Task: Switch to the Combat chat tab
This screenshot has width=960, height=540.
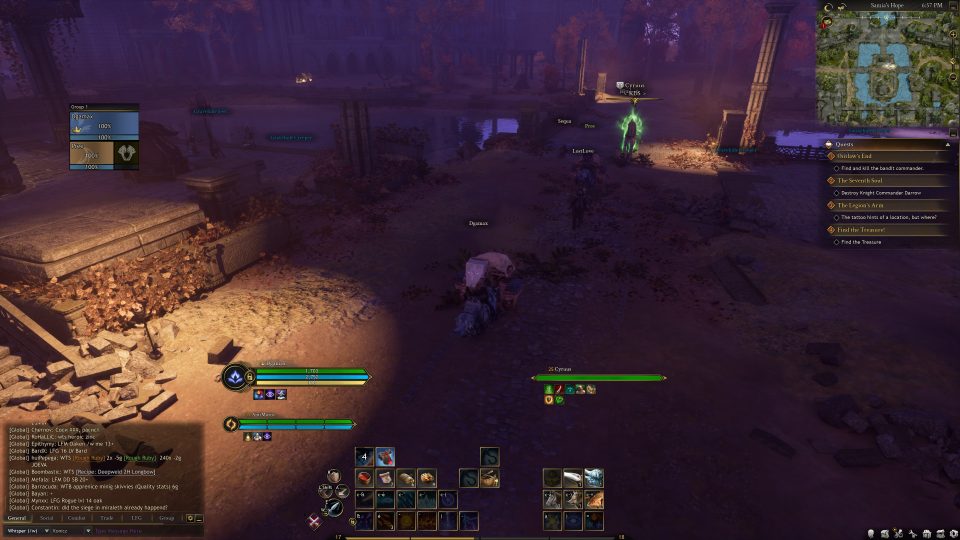Action: click(79, 518)
